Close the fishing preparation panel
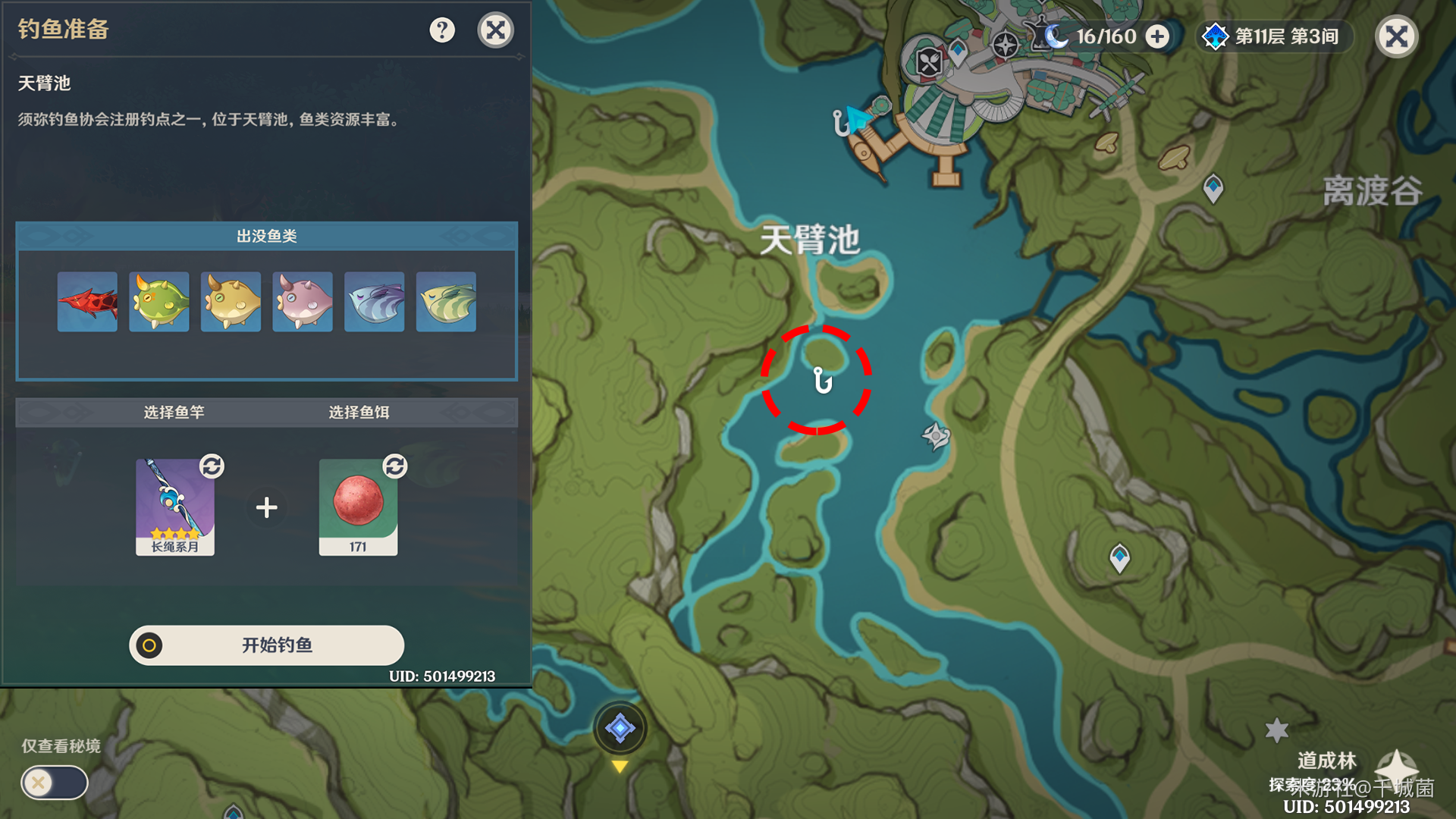The image size is (1456, 819). tap(496, 30)
